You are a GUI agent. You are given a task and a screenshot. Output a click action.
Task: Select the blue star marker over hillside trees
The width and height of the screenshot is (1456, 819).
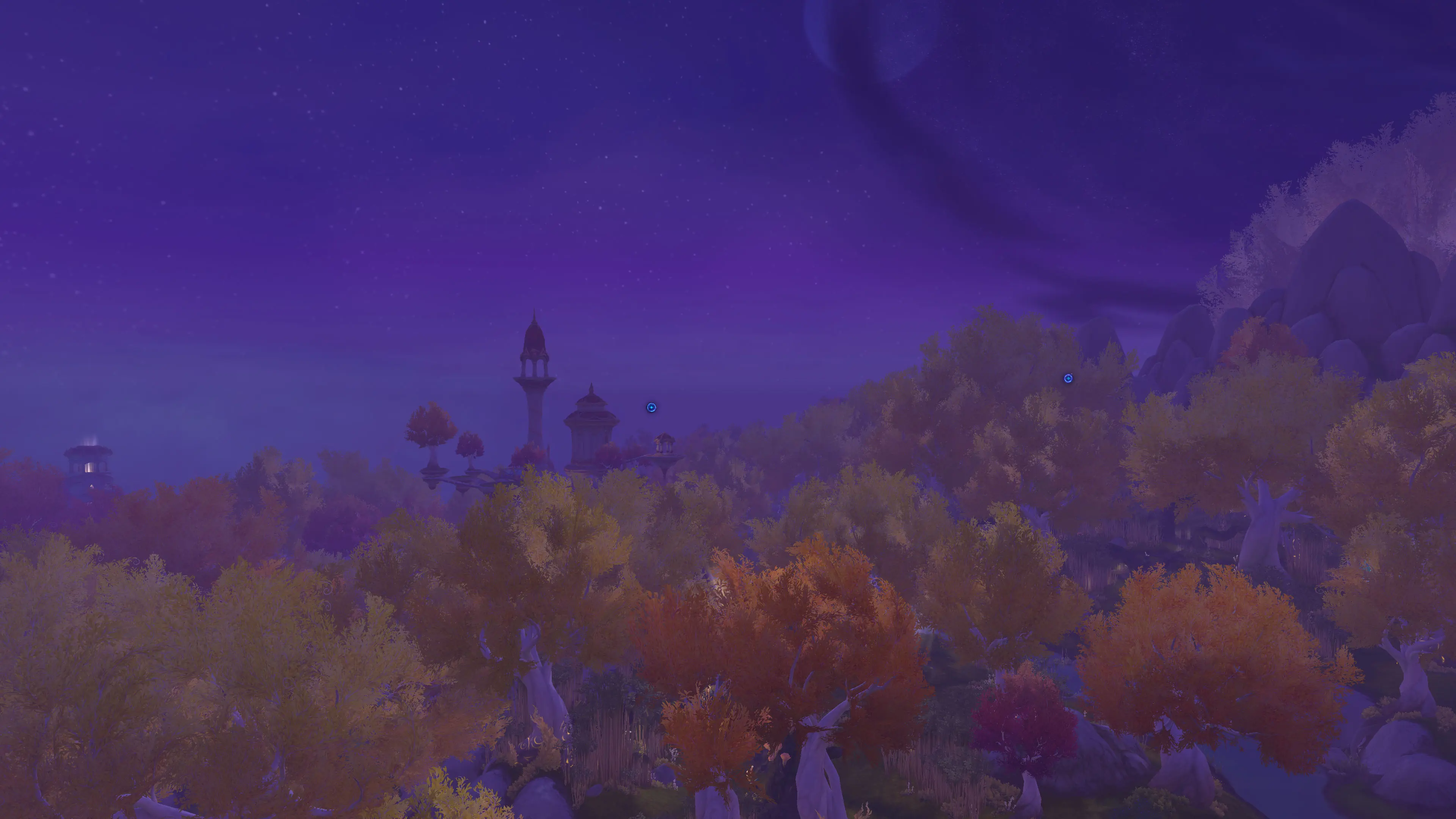1068,378
